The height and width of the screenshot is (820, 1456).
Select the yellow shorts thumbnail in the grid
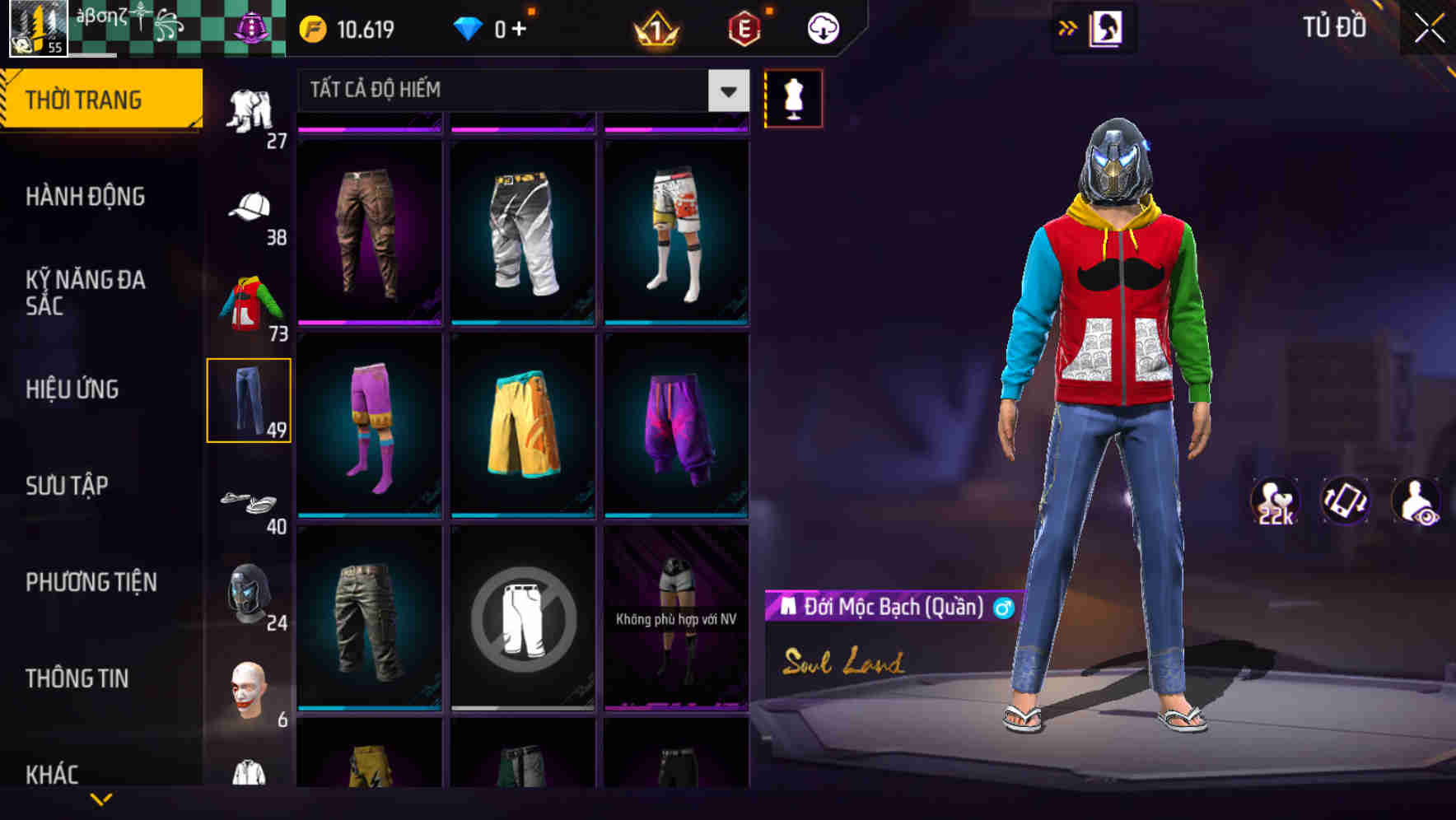(x=524, y=425)
